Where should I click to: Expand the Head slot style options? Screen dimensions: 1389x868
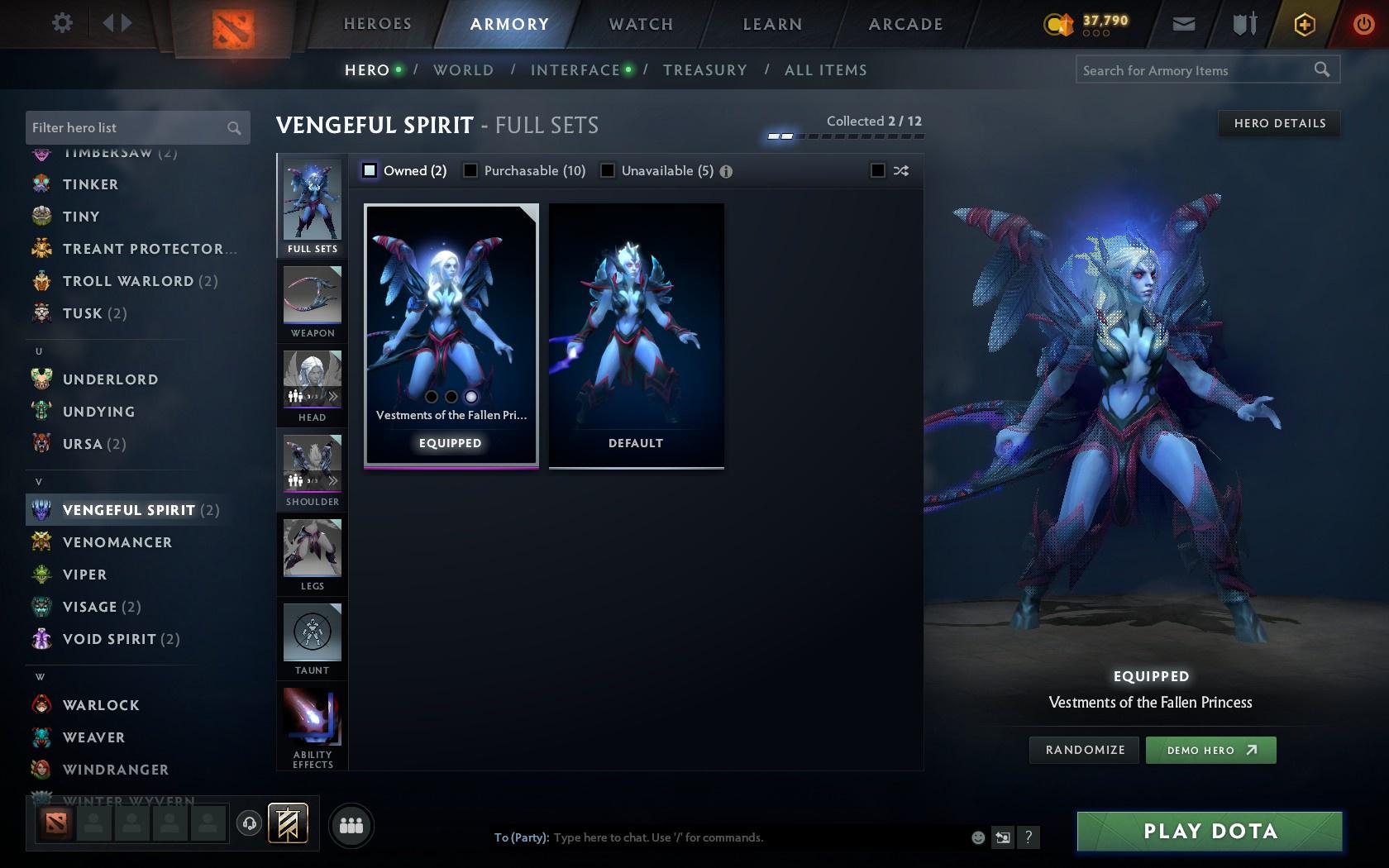tap(334, 397)
